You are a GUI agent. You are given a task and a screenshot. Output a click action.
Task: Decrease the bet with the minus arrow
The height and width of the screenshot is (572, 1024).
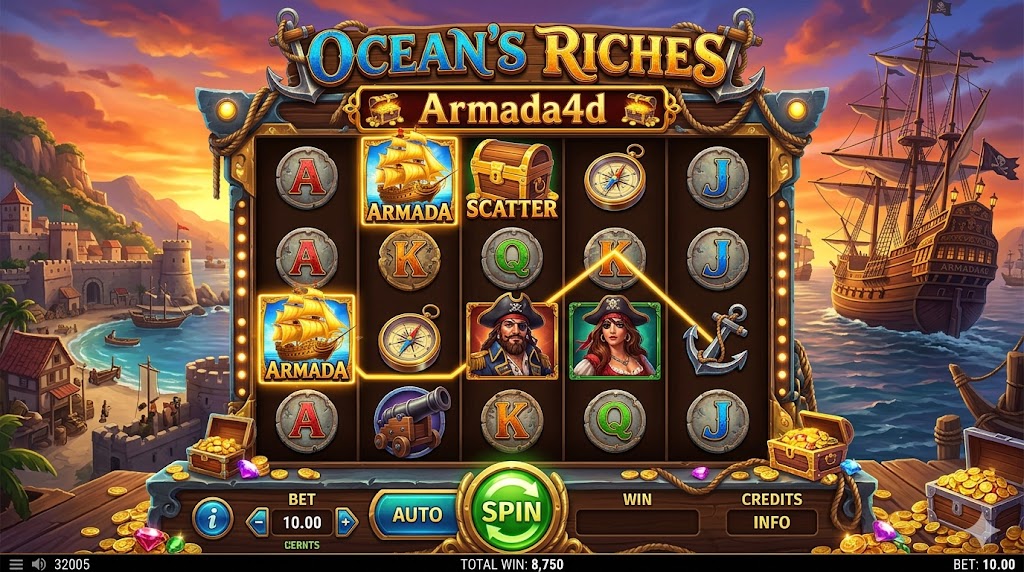tap(258, 522)
